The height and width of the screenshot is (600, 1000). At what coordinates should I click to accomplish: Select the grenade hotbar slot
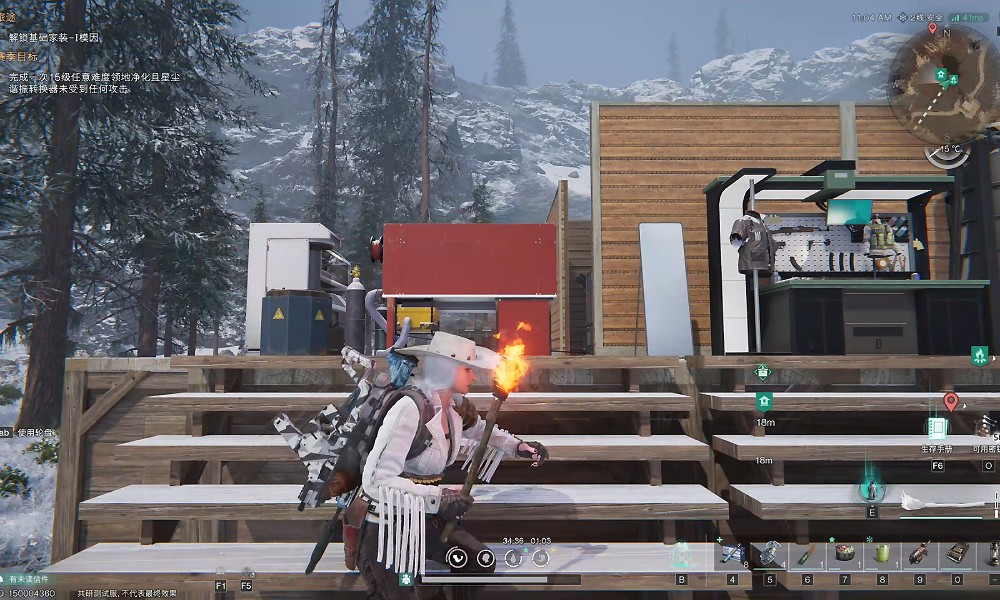tap(770, 553)
